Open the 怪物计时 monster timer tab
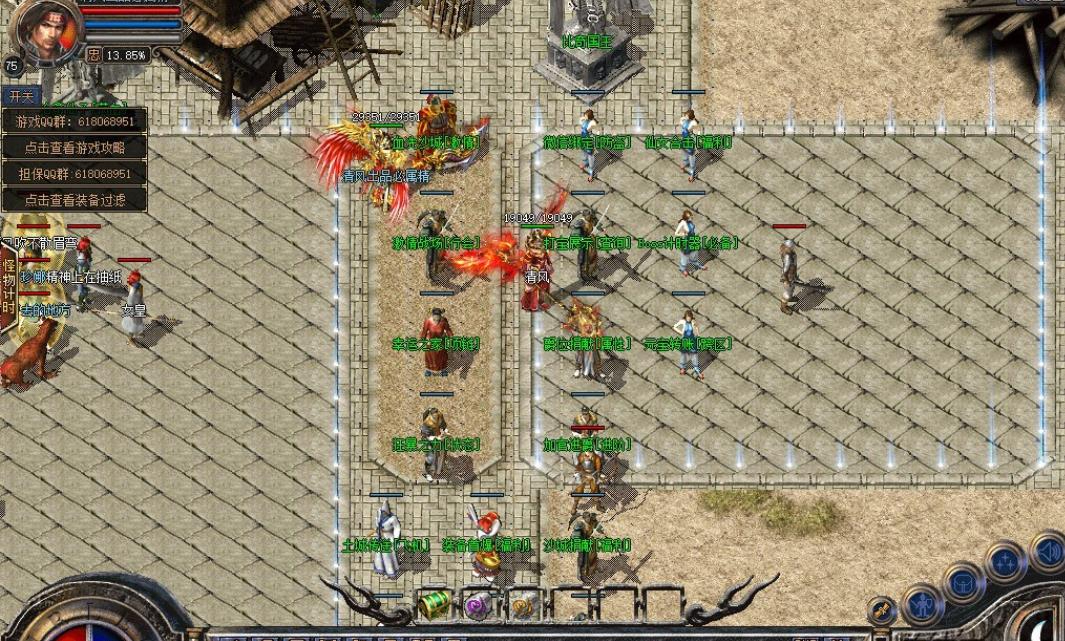 tap(9, 285)
